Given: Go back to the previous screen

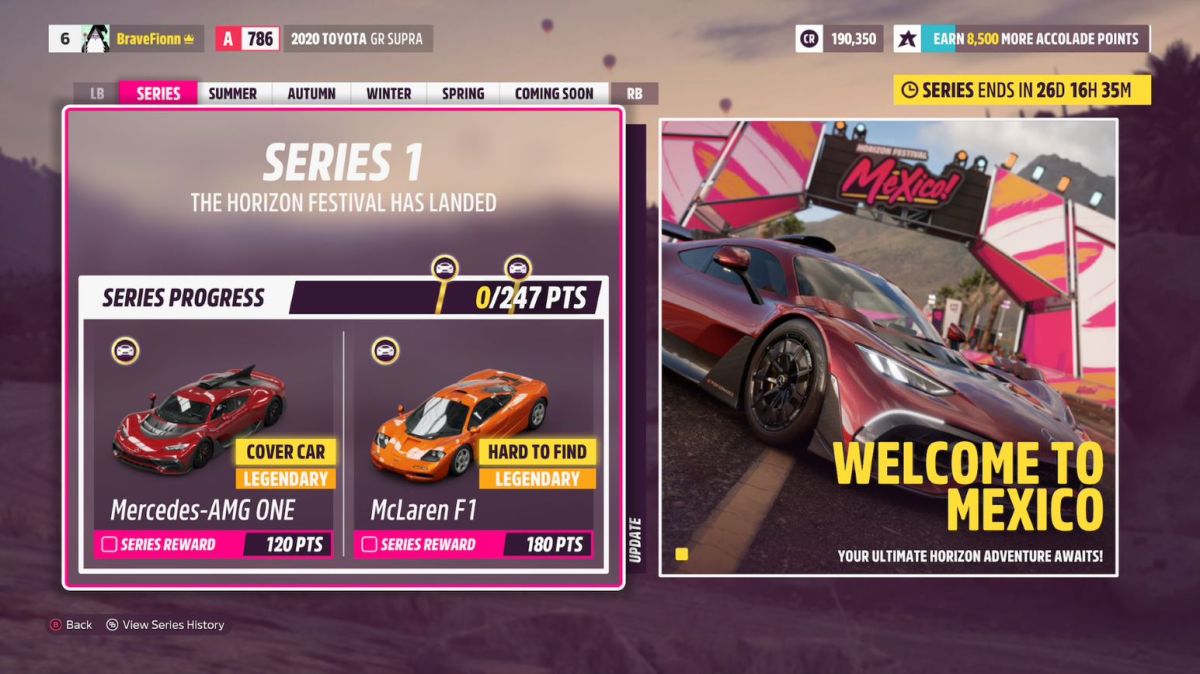Looking at the screenshot, I should point(70,625).
